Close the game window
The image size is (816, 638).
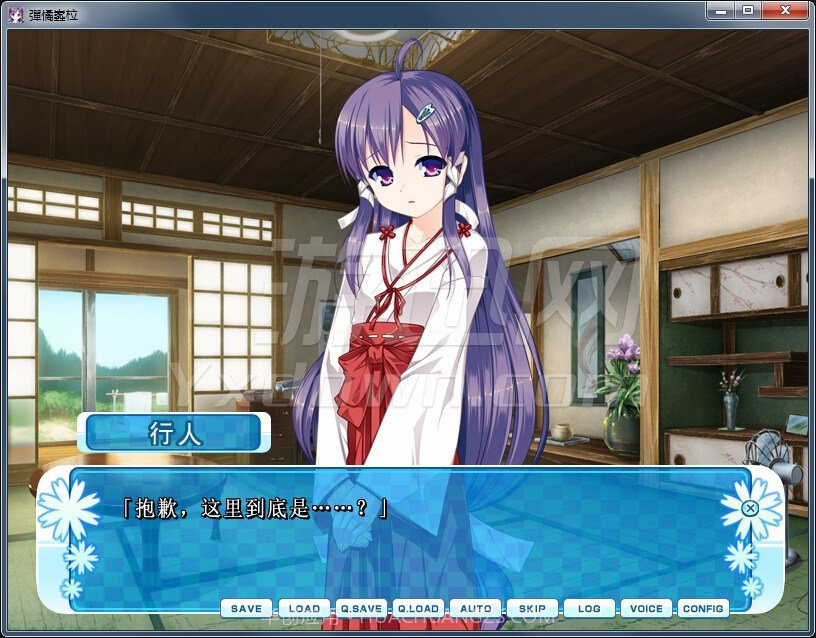click(785, 10)
